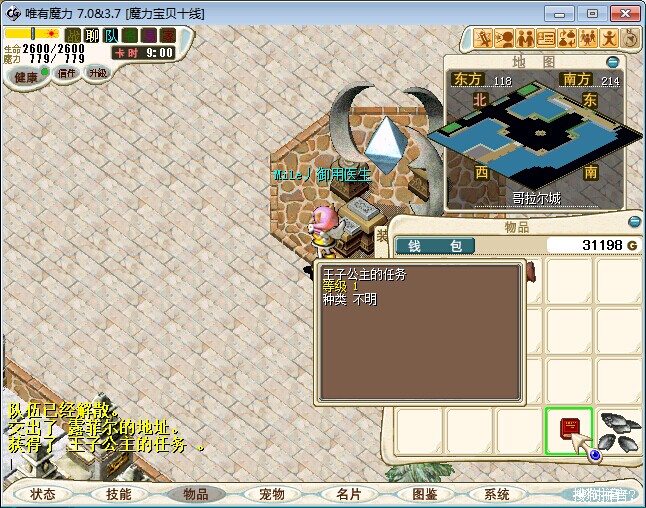Viewport: 646px width, 508px height.
Task: Minimize the 地图 map panel
Action: point(613,62)
